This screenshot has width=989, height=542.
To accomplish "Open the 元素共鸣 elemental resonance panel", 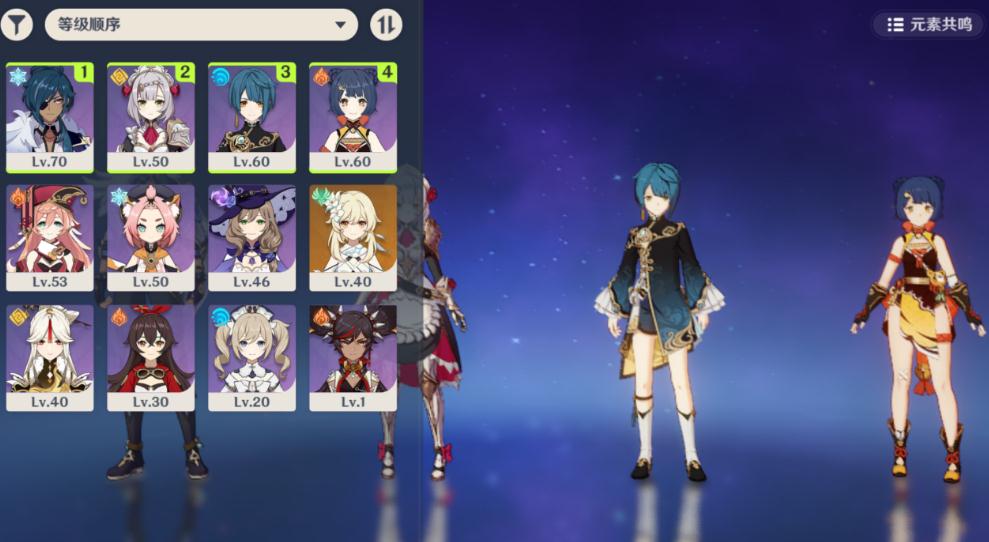I will point(928,24).
